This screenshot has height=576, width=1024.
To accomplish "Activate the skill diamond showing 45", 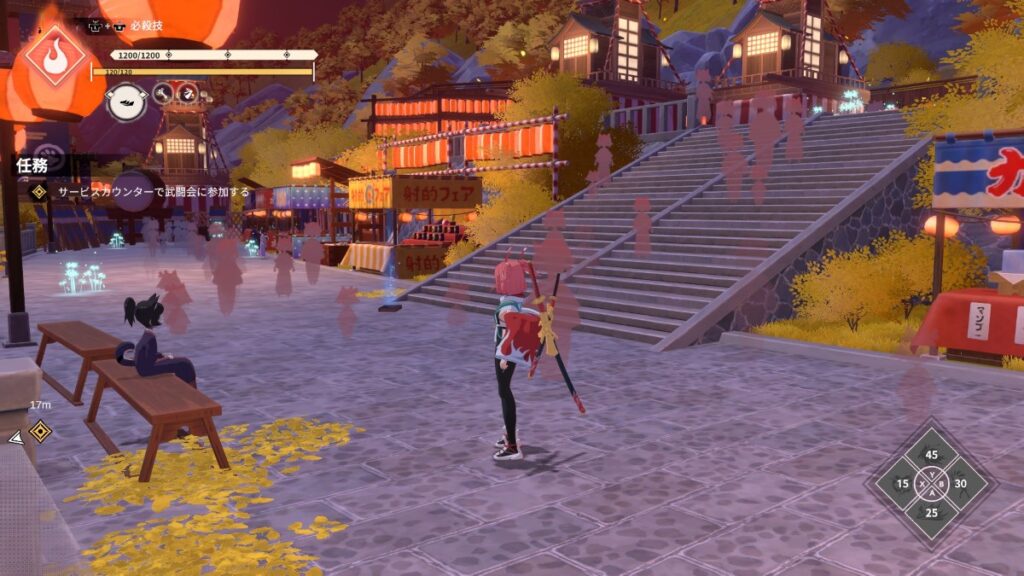I will pyautogui.click(x=932, y=455).
